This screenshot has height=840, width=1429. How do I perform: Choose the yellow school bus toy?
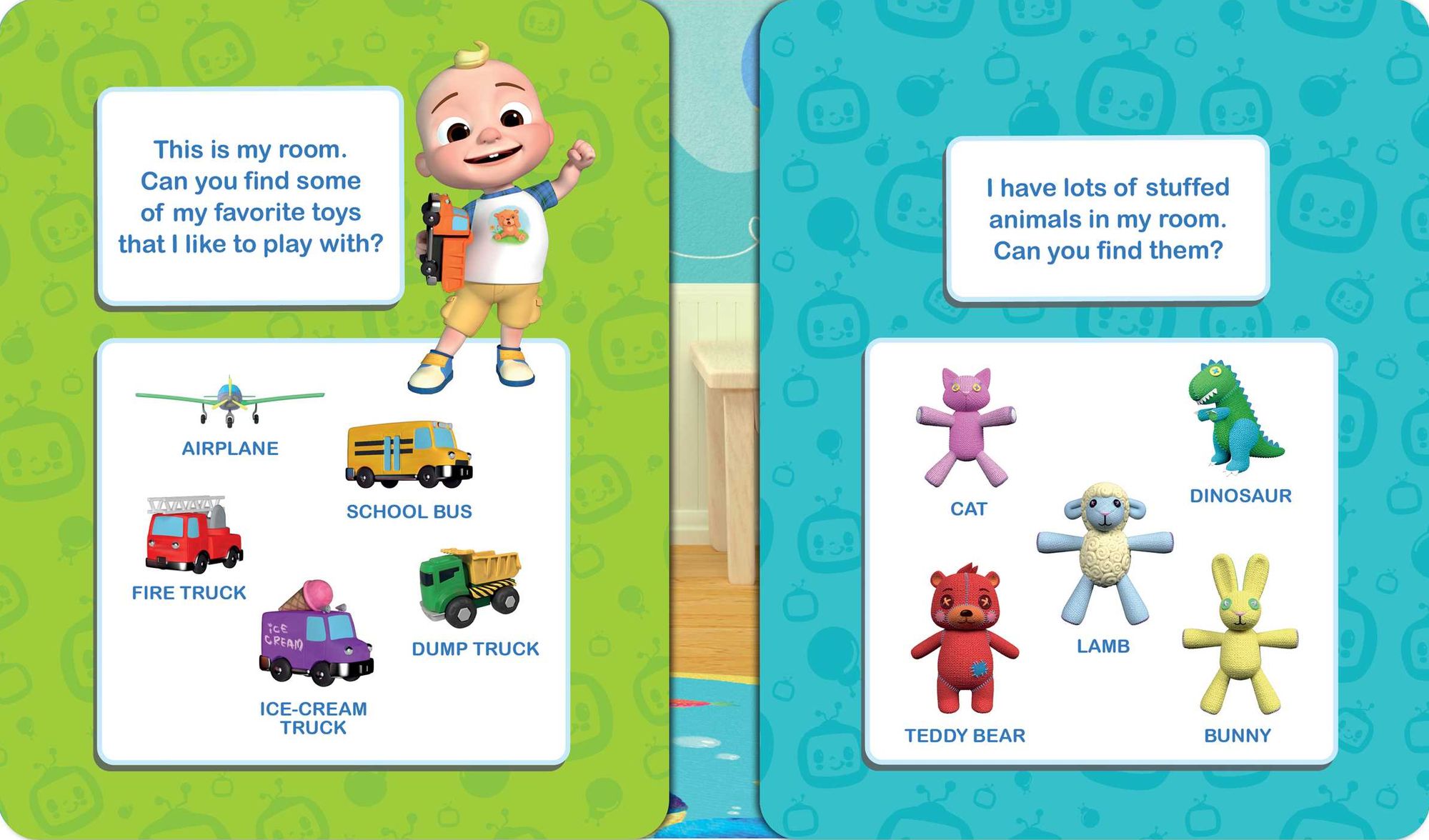click(x=409, y=454)
